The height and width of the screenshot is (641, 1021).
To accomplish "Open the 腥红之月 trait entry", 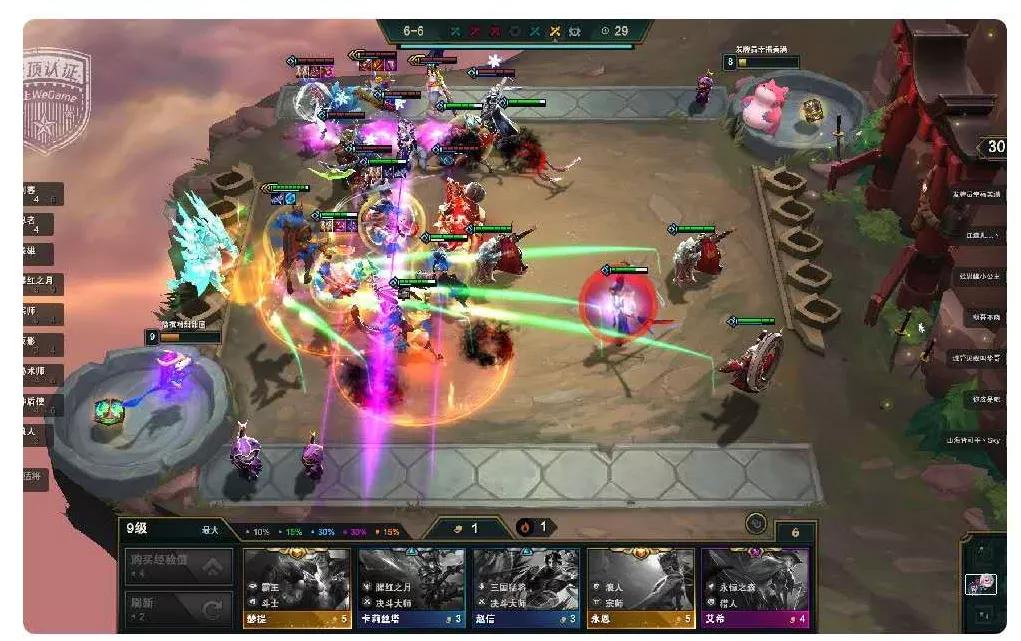I will [x=42, y=284].
